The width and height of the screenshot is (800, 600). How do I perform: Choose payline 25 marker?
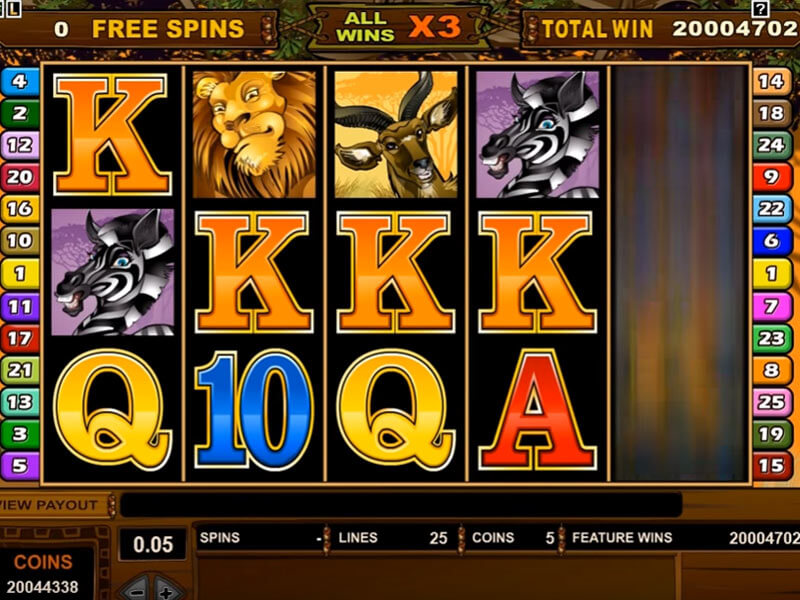[x=770, y=402]
